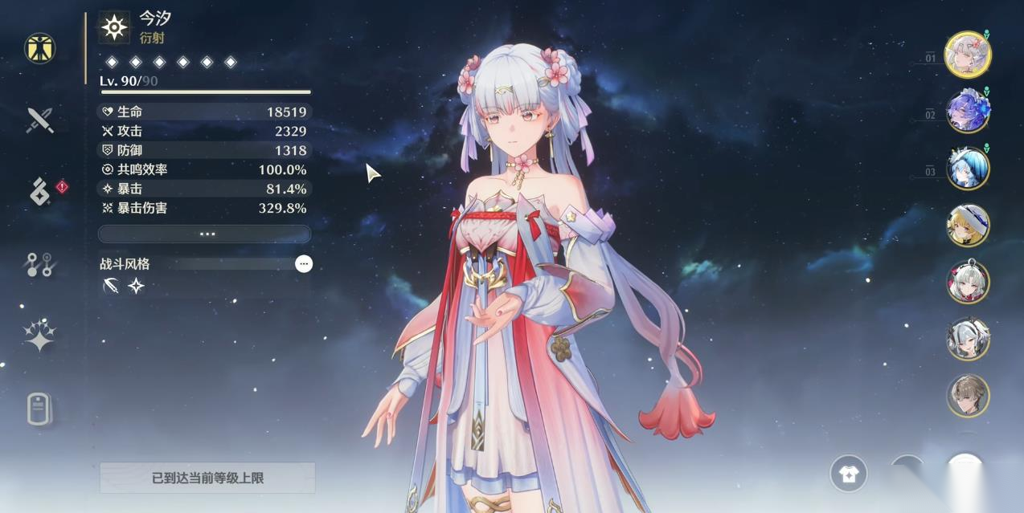The width and height of the screenshot is (1024, 513).
Task: Pick the brown-haired character portrait
Action: [968, 396]
